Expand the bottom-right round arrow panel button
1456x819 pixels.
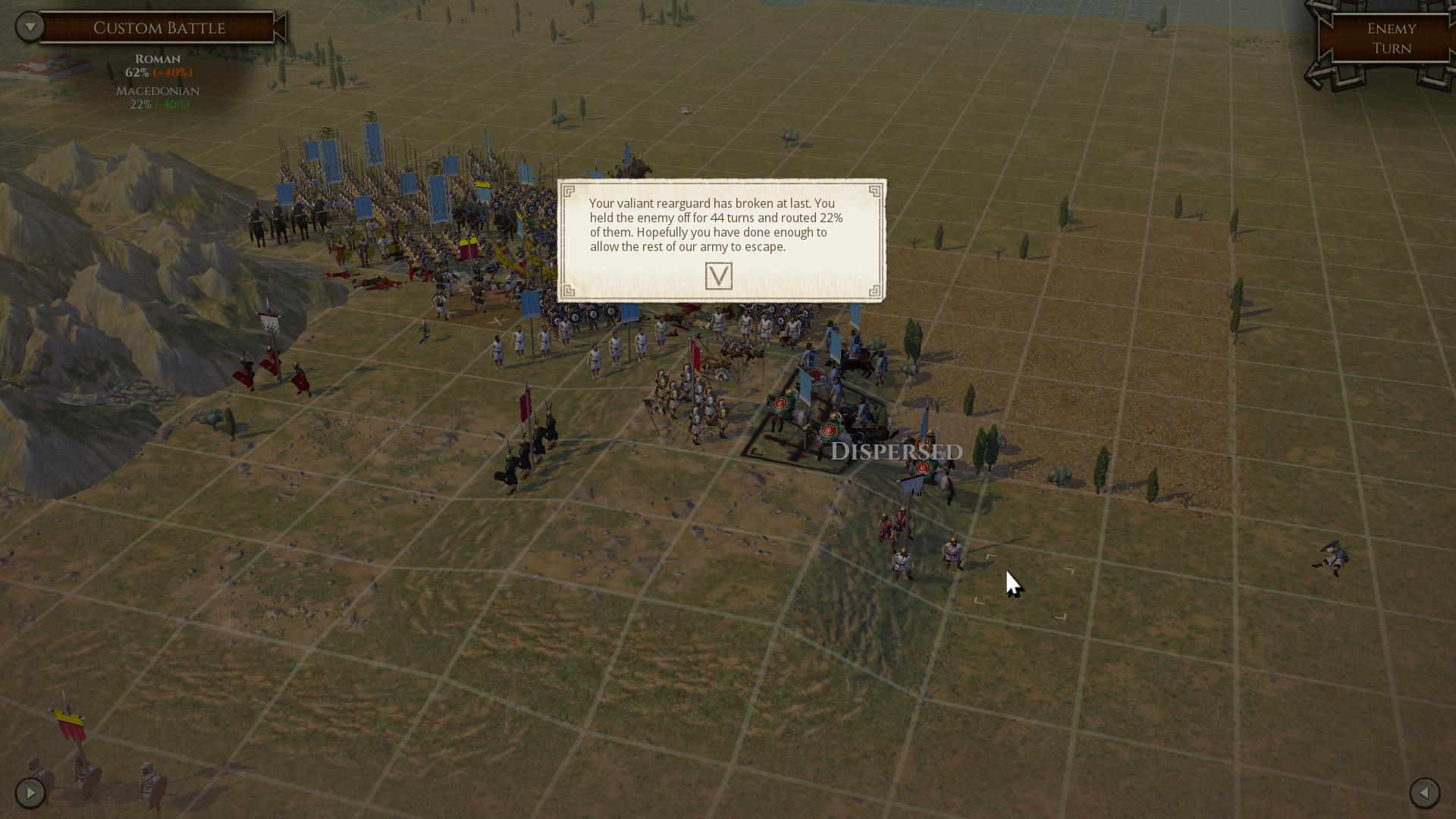[x=1424, y=793]
